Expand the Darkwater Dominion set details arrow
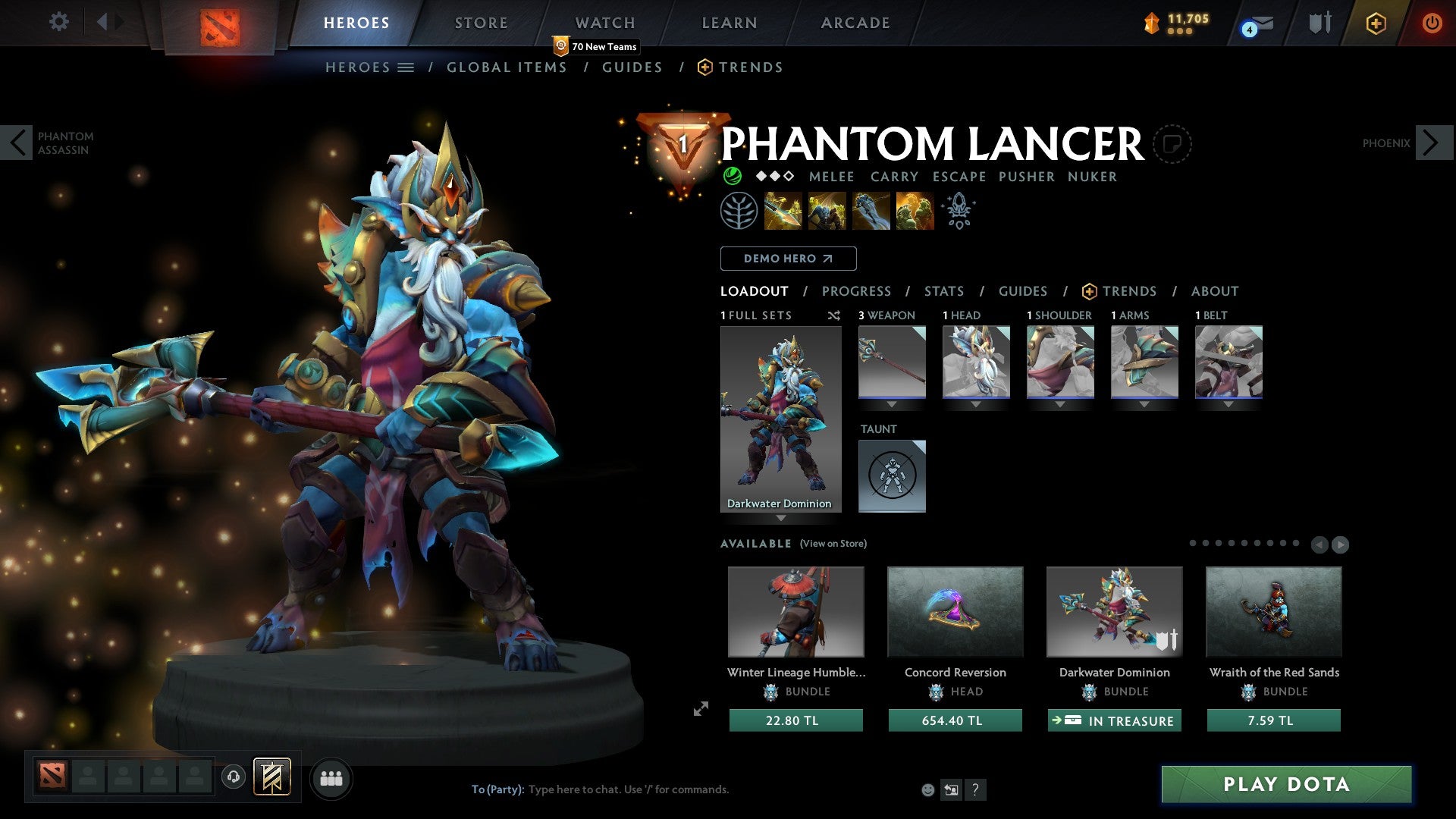Viewport: 1456px width, 819px height. coord(781,519)
